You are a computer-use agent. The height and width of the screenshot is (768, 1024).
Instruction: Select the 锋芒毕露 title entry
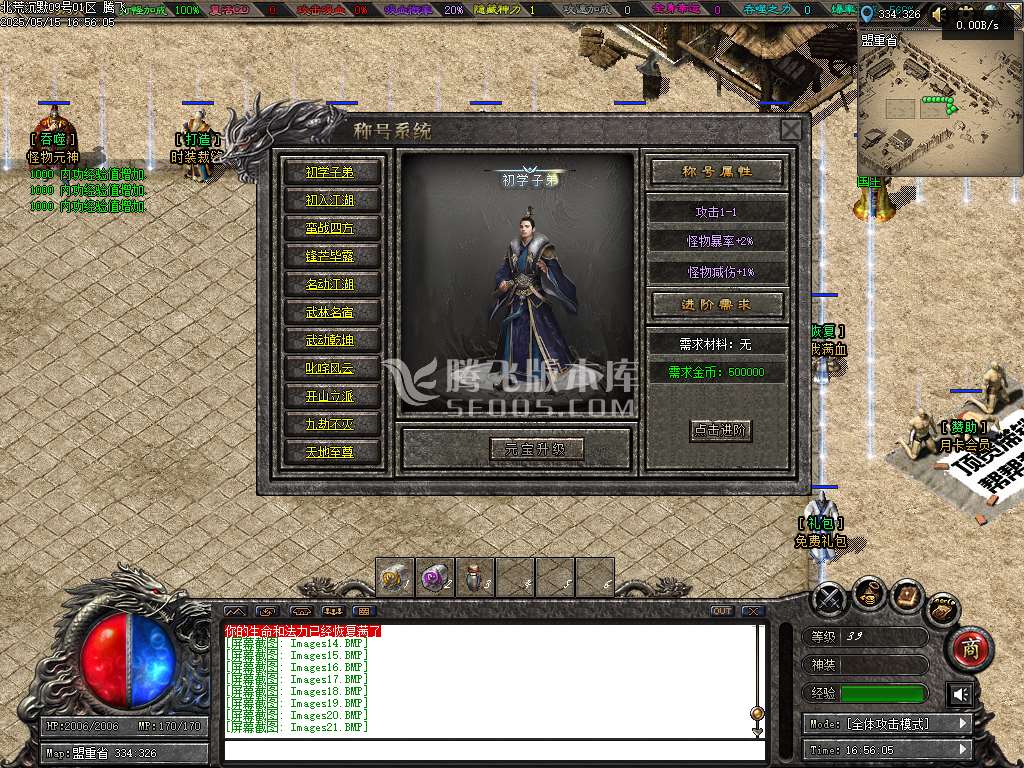pos(329,256)
